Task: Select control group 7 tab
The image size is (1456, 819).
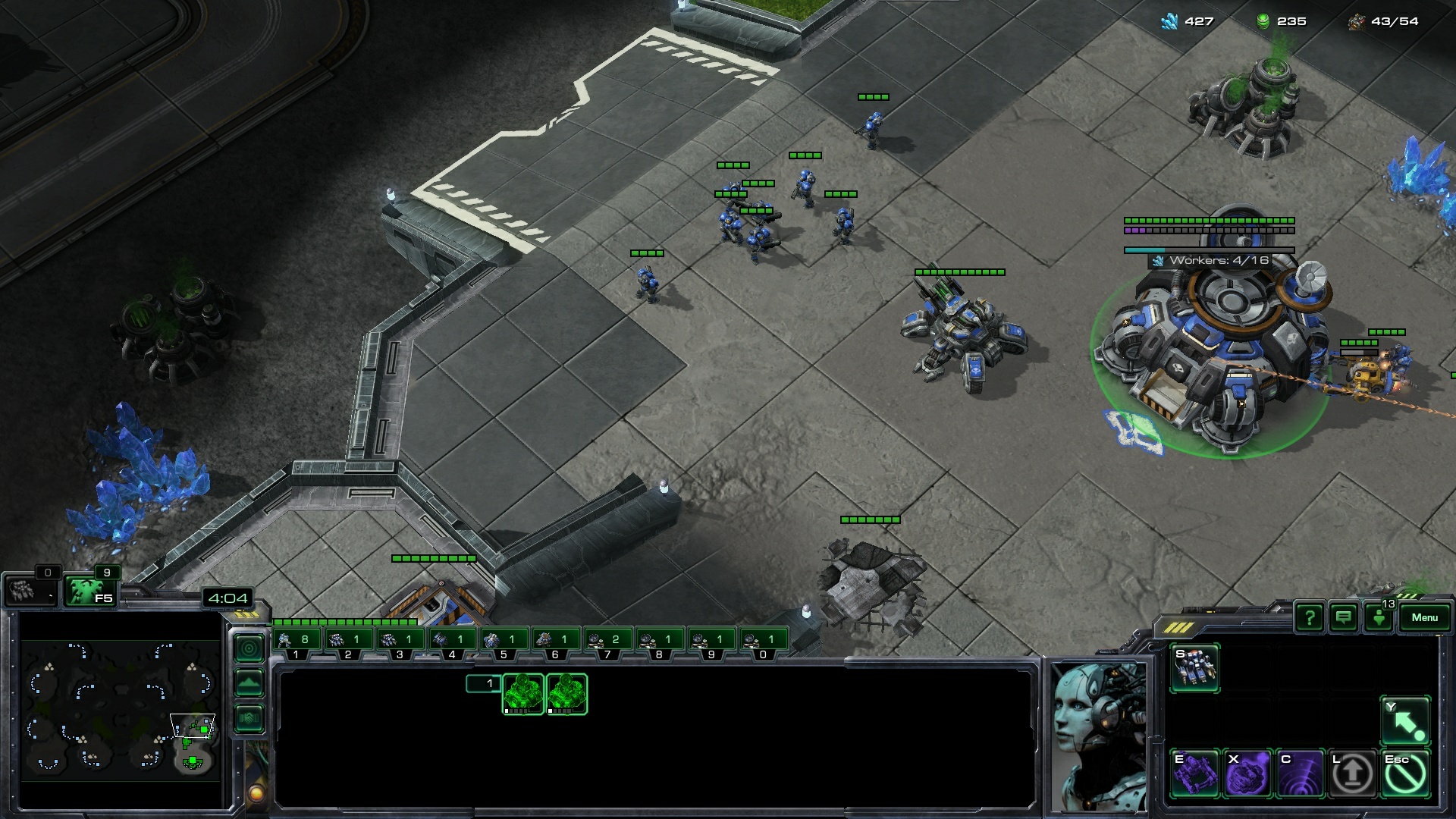Action: tap(607, 641)
